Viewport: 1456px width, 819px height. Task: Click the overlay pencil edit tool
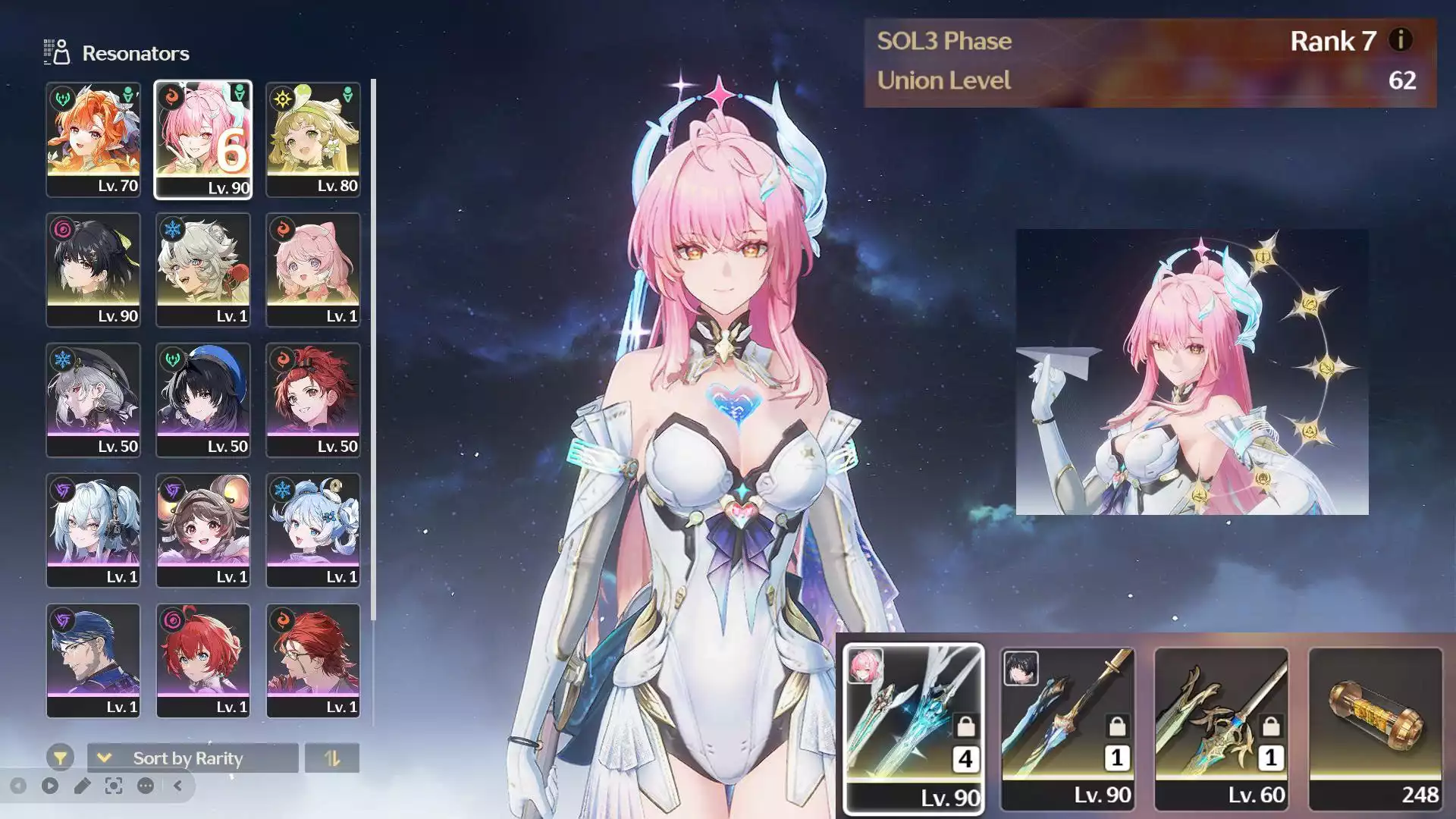(x=82, y=786)
